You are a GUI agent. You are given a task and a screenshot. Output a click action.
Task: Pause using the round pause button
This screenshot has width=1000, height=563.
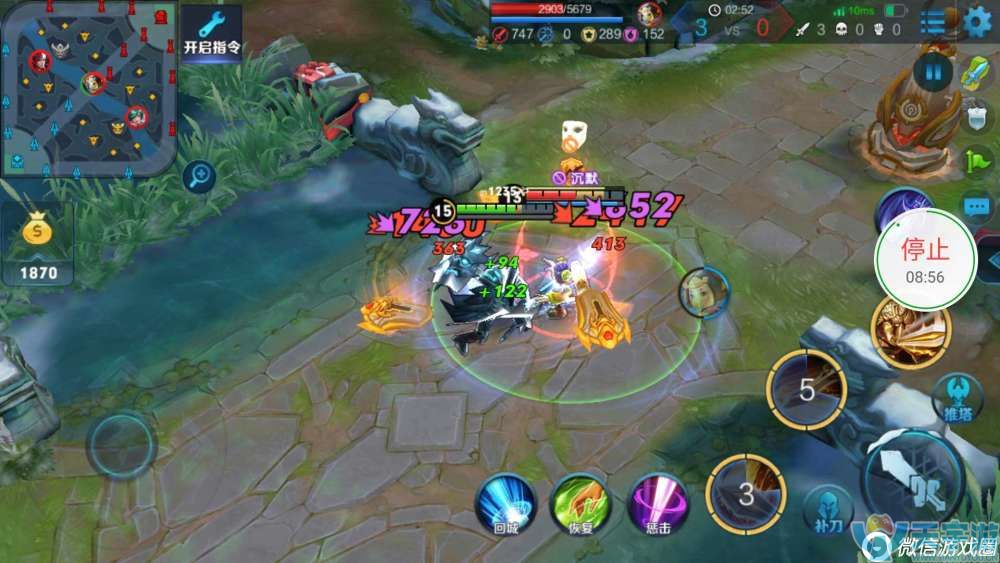tap(933, 71)
